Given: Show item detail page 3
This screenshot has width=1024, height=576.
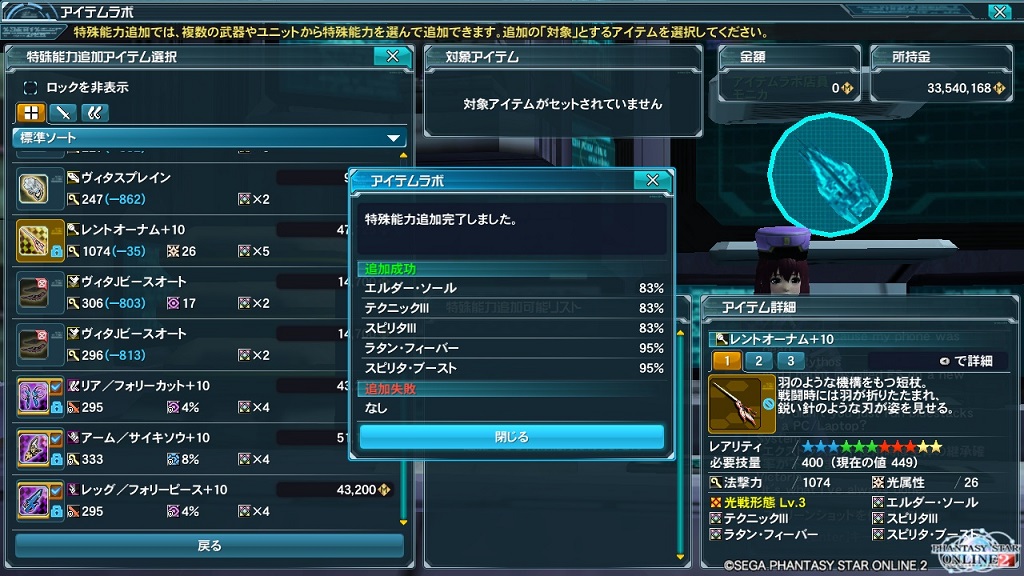Looking at the screenshot, I should coord(790,361).
